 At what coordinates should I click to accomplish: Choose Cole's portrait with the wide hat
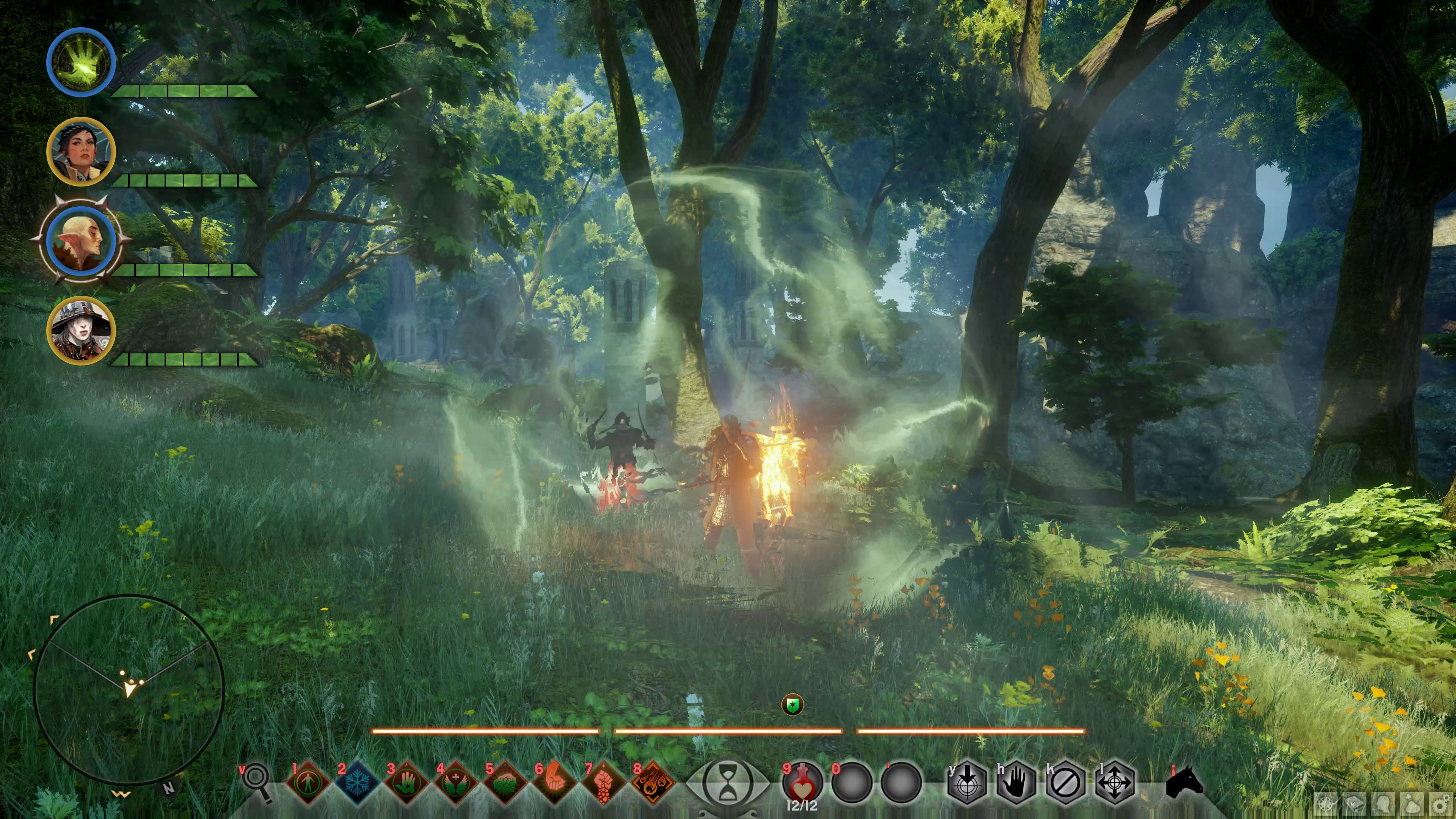[x=81, y=331]
